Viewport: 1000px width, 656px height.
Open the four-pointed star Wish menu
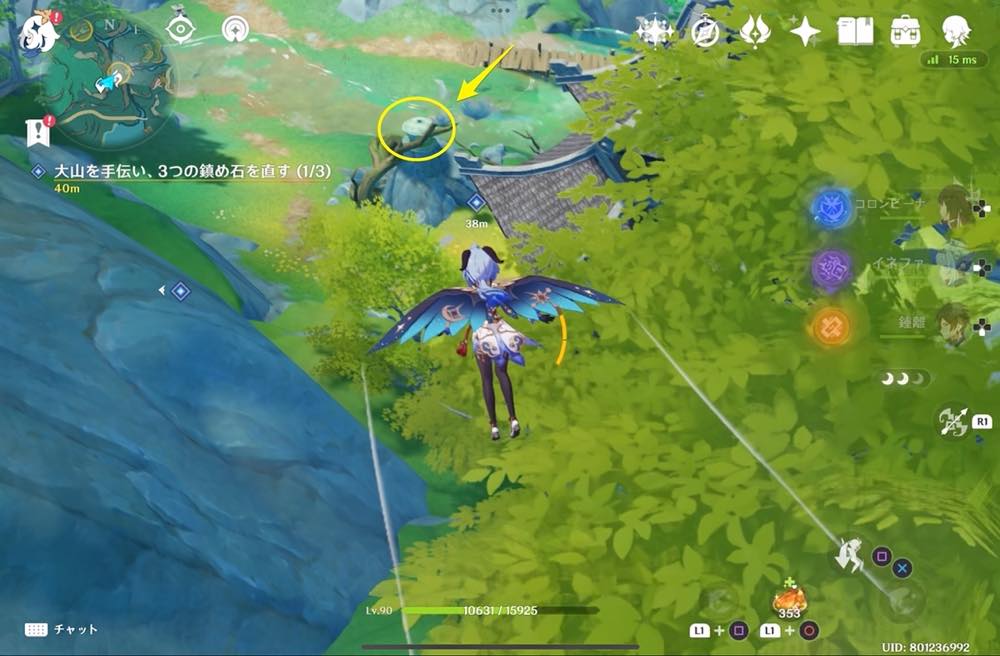(805, 31)
